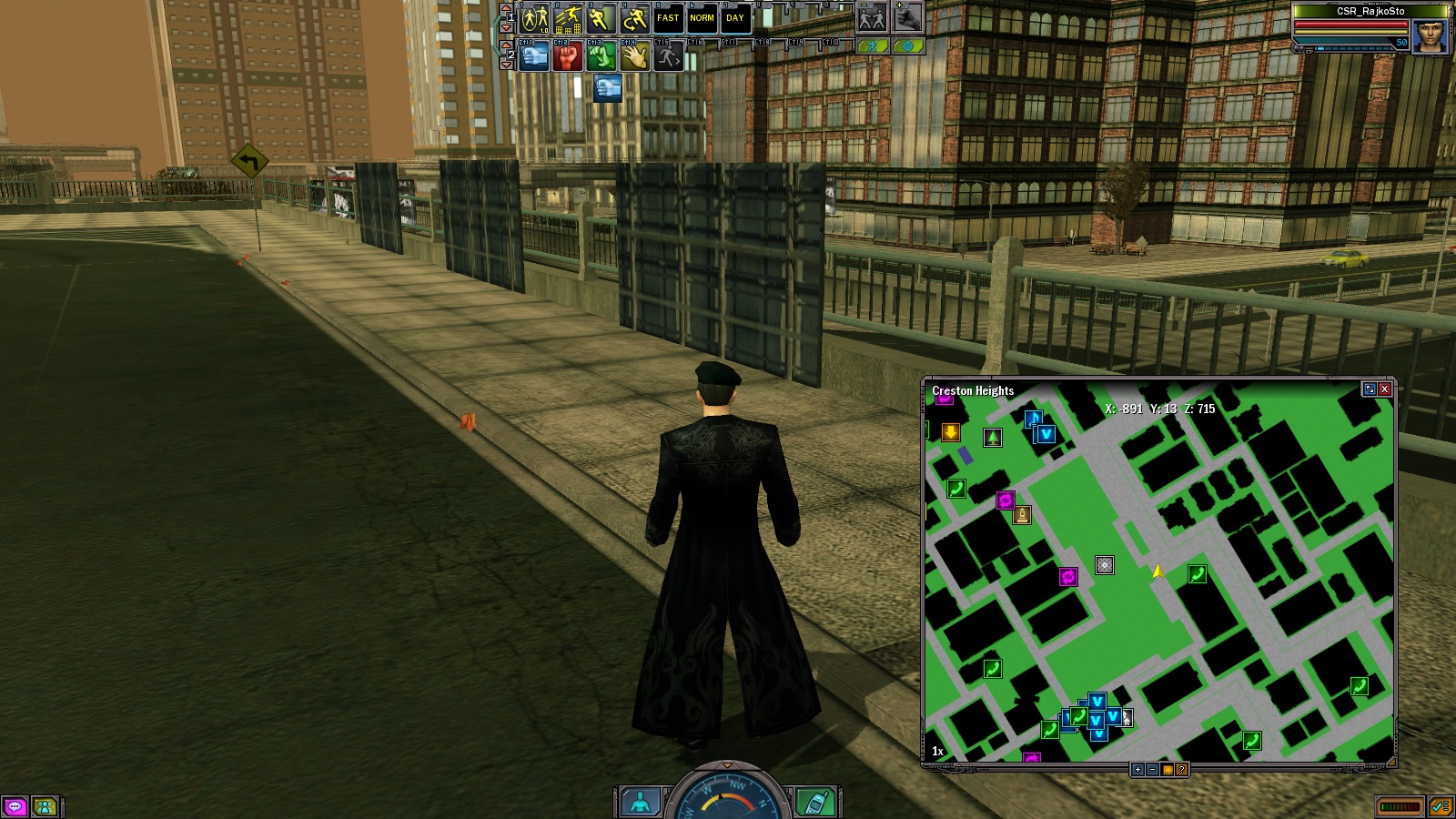This screenshot has height=819, width=1456.
Task: Select the yellow open hand ability
Action: coord(634,56)
